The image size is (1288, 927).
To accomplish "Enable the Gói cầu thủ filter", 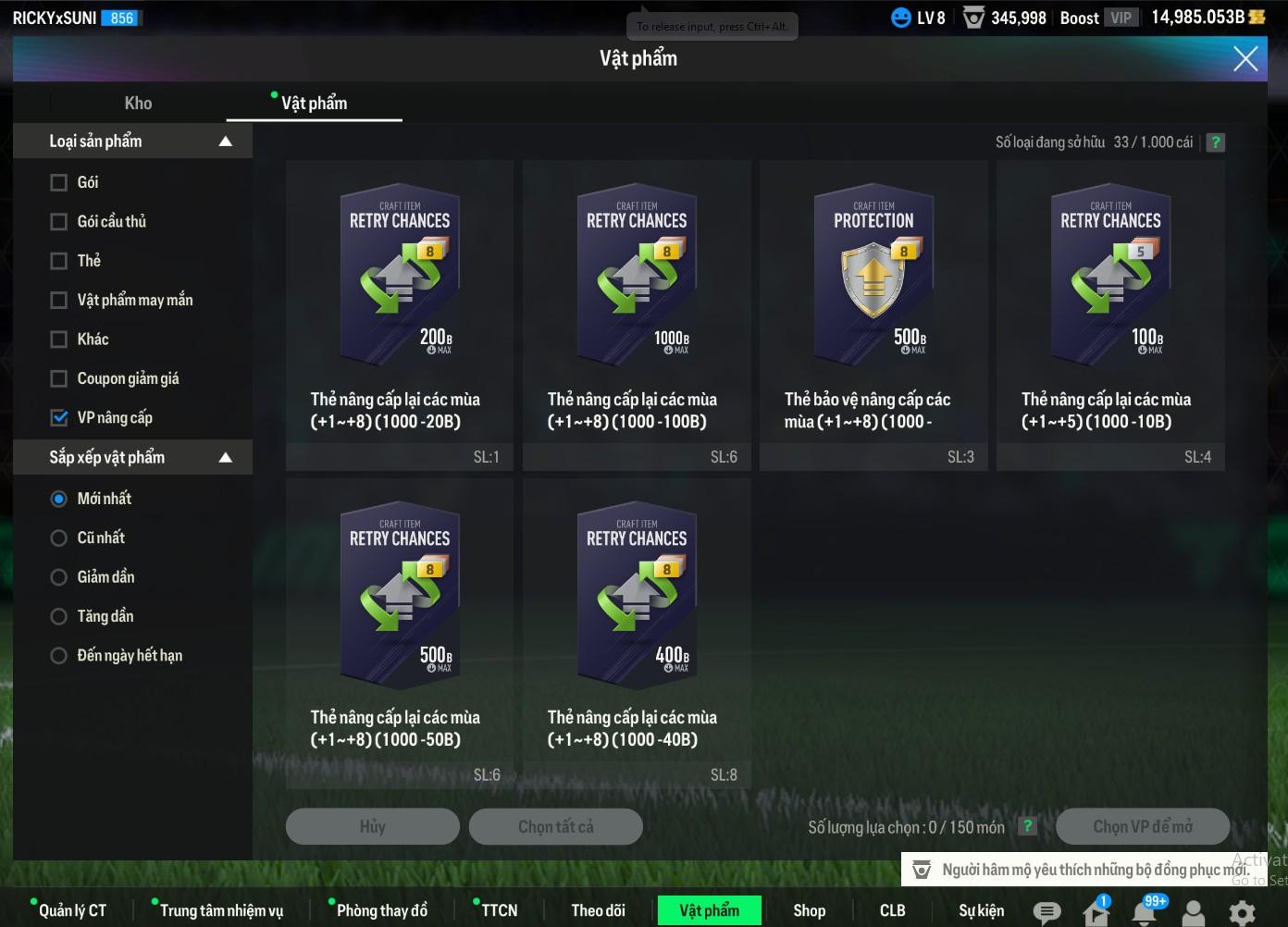I will [59, 222].
